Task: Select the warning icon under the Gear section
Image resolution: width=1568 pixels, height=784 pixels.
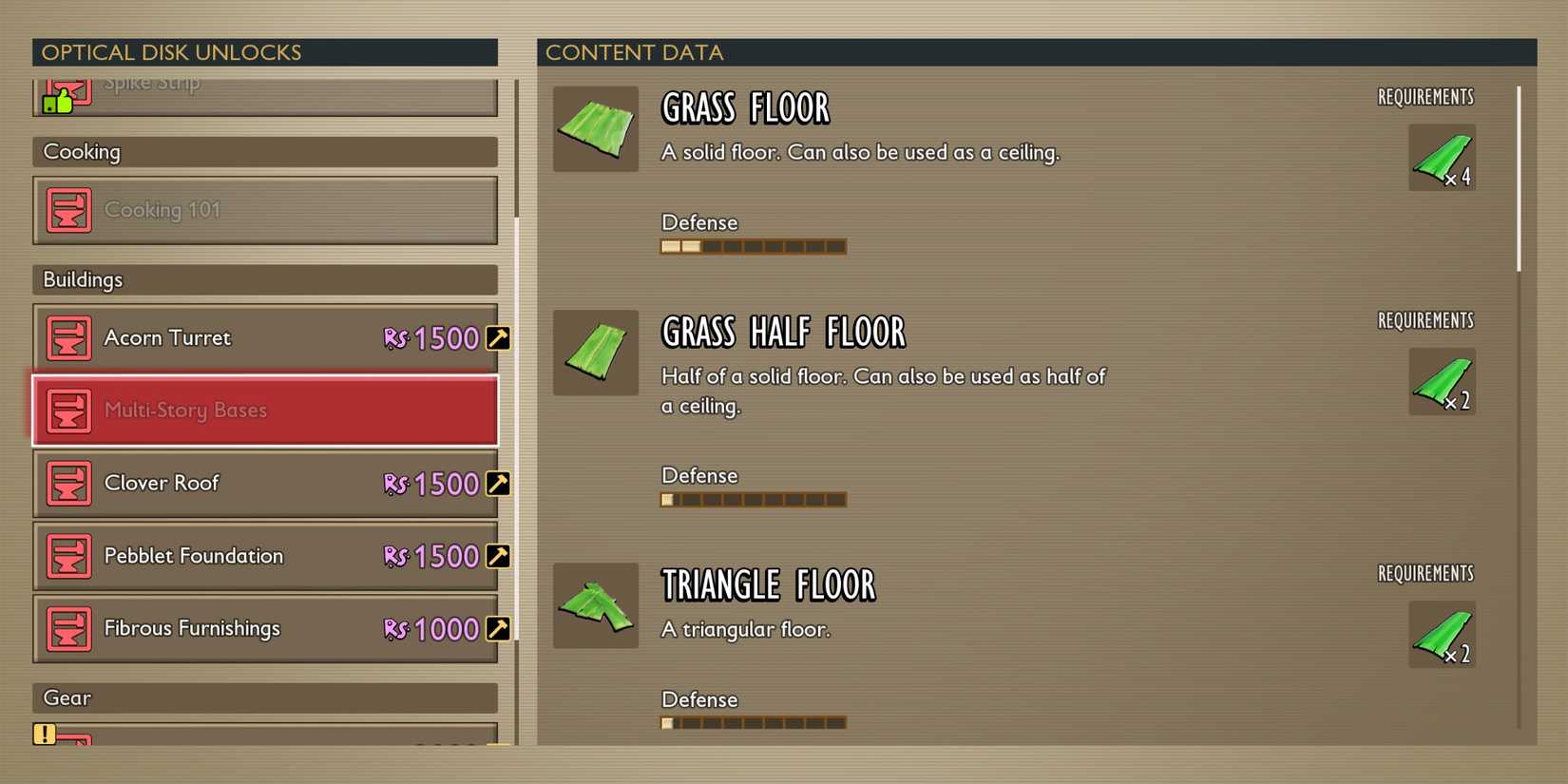Action: tap(43, 732)
